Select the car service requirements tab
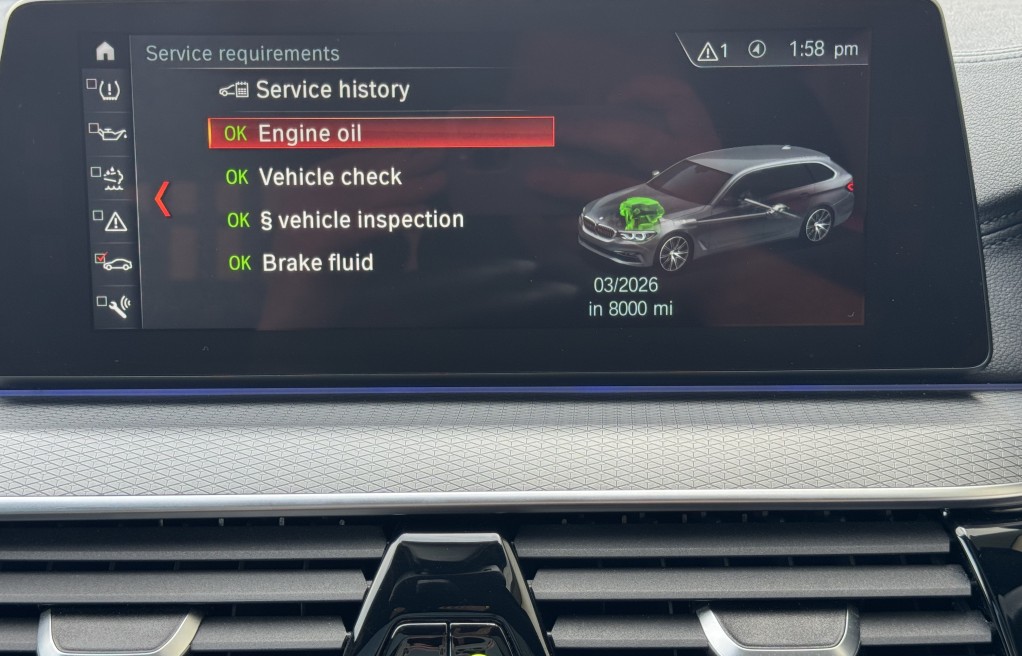 (x=114, y=263)
